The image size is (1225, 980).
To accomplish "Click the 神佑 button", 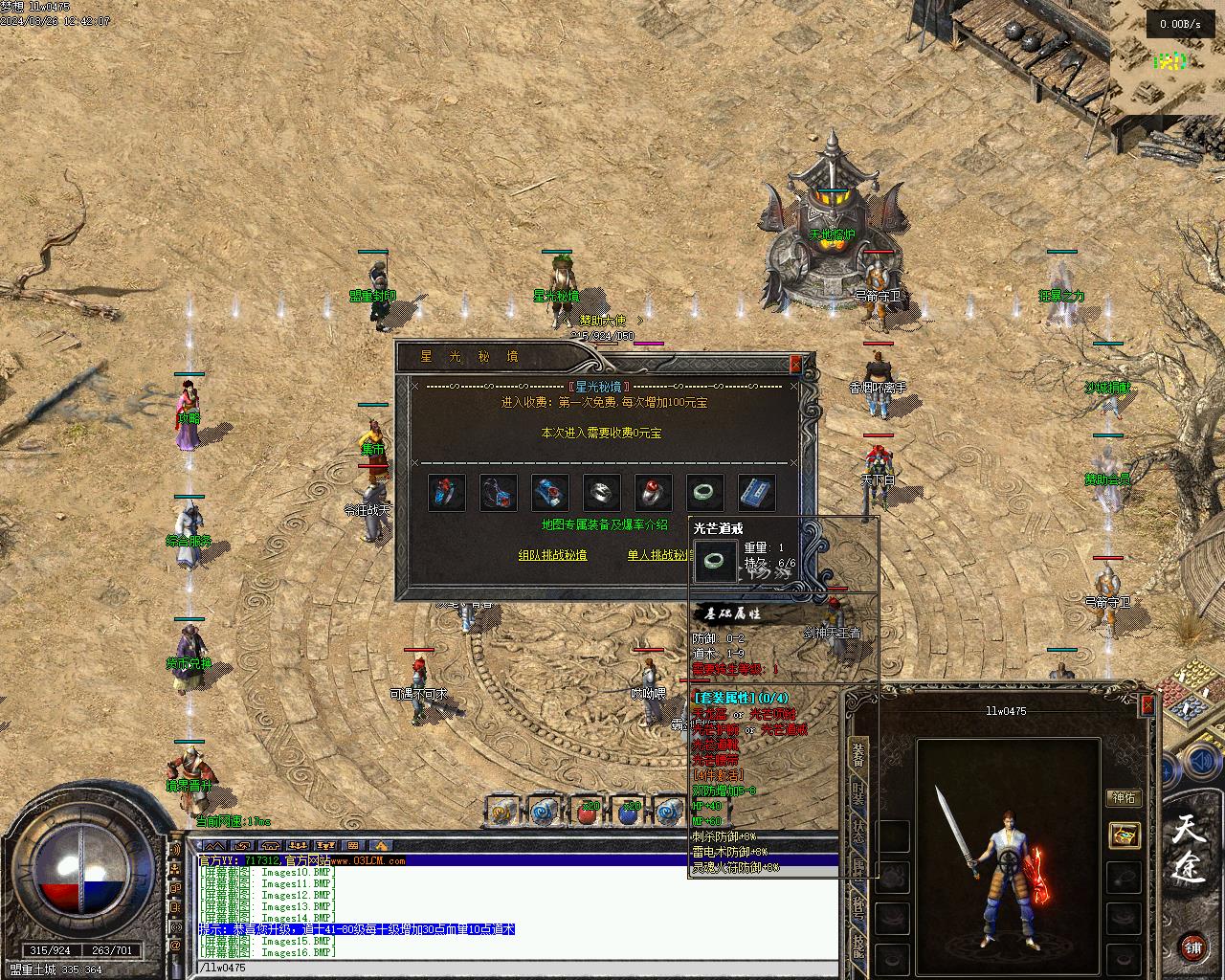I will (1125, 798).
